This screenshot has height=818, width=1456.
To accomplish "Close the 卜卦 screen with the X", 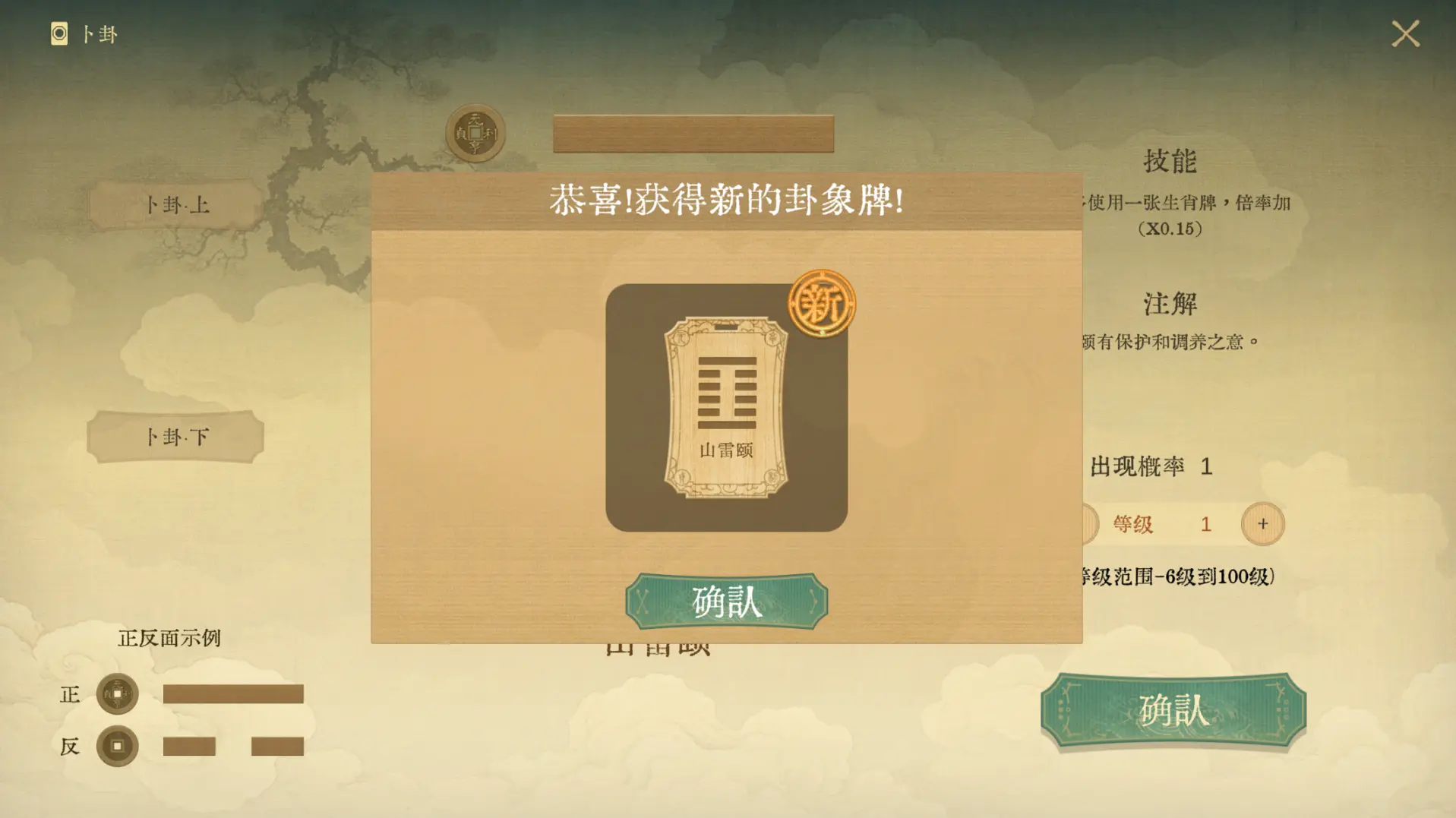I will tap(1406, 33).
